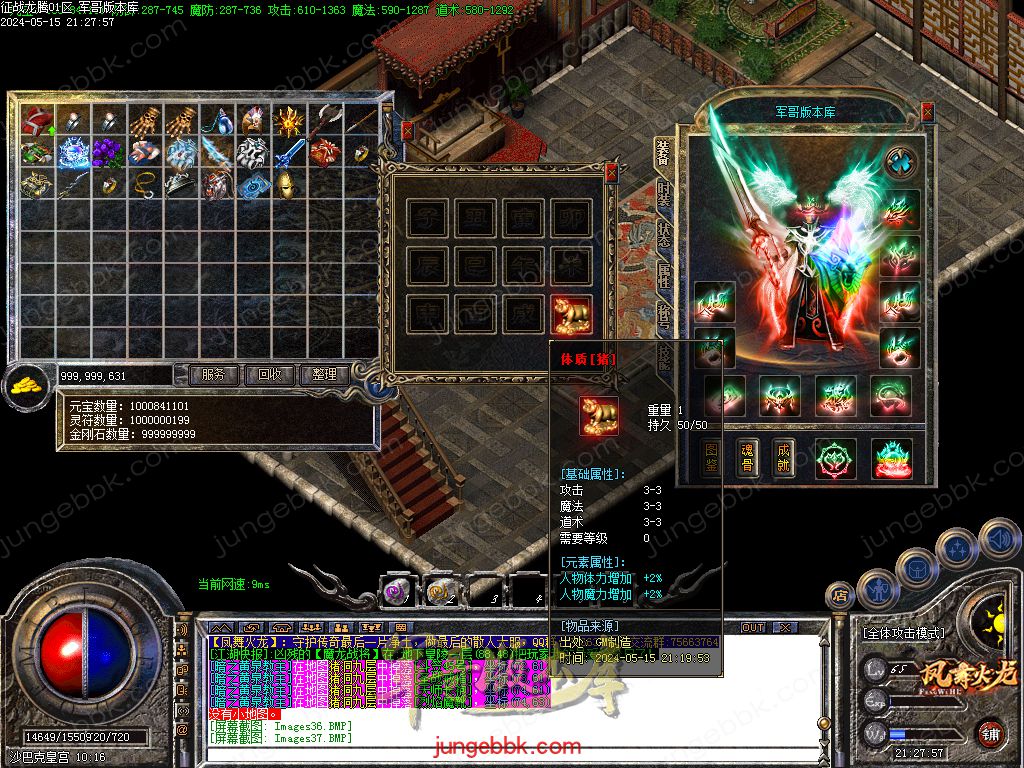Click the 回收 recycle button

click(x=270, y=375)
